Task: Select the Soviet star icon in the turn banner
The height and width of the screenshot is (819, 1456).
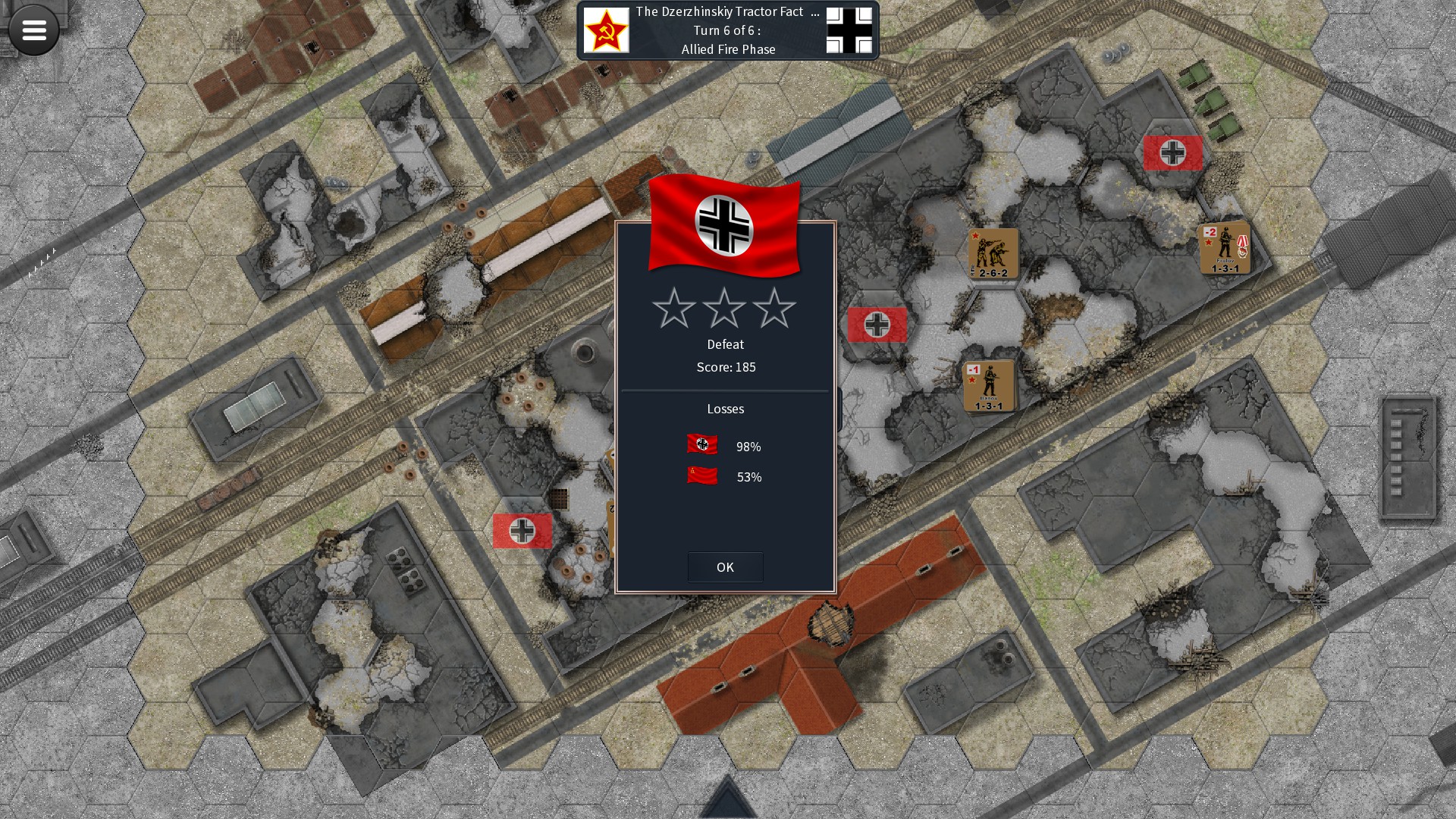Action: pyautogui.click(x=607, y=30)
